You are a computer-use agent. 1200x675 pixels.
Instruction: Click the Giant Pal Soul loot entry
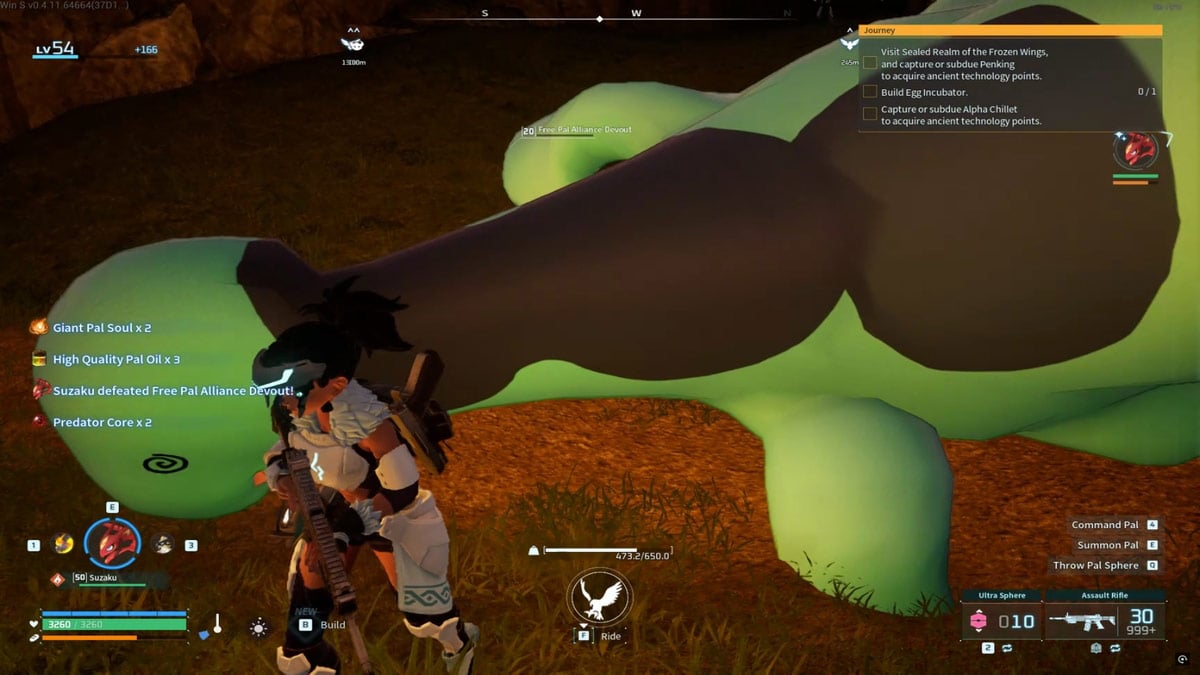[101, 328]
